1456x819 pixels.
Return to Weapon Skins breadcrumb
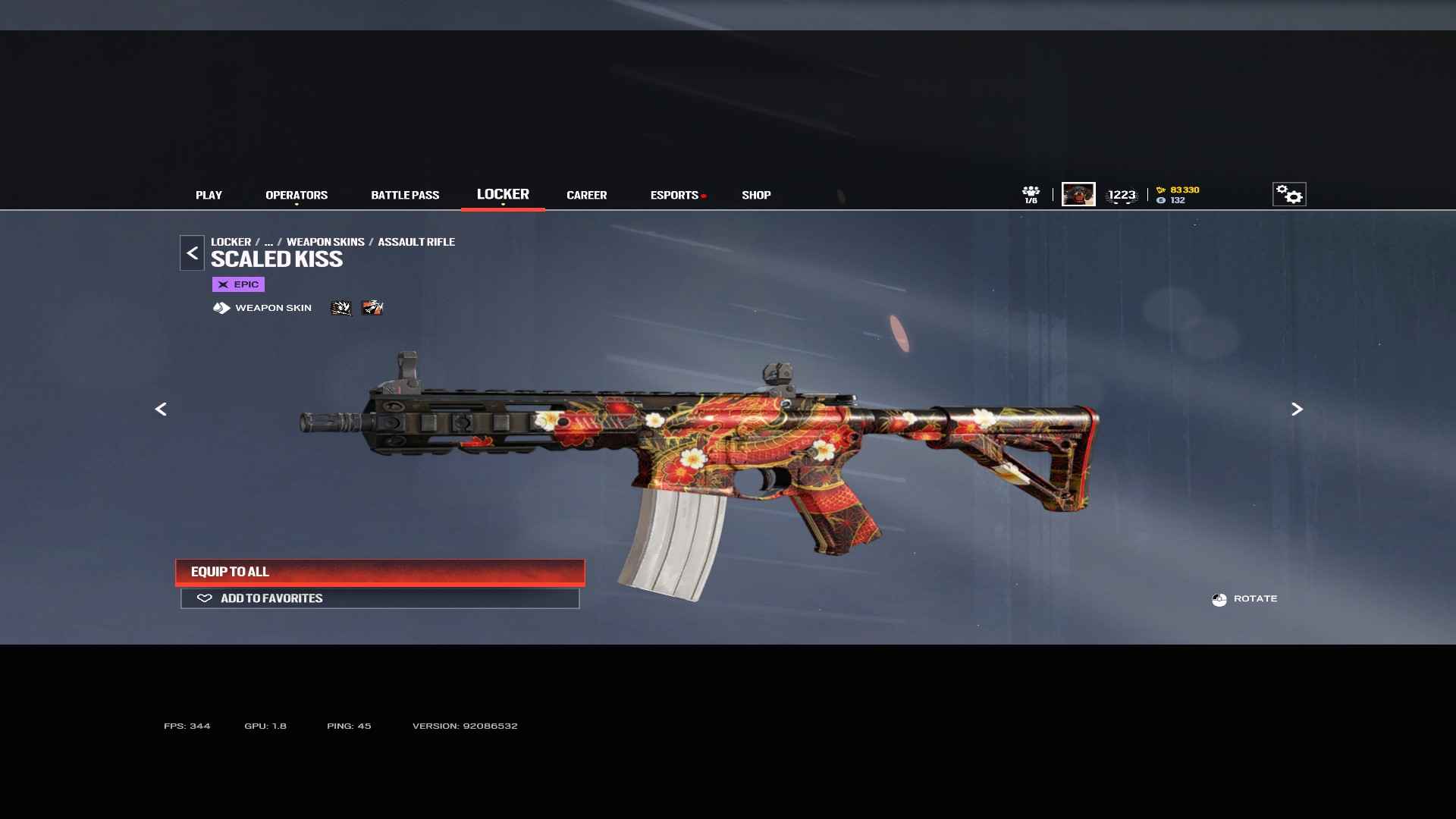coord(325,242)
